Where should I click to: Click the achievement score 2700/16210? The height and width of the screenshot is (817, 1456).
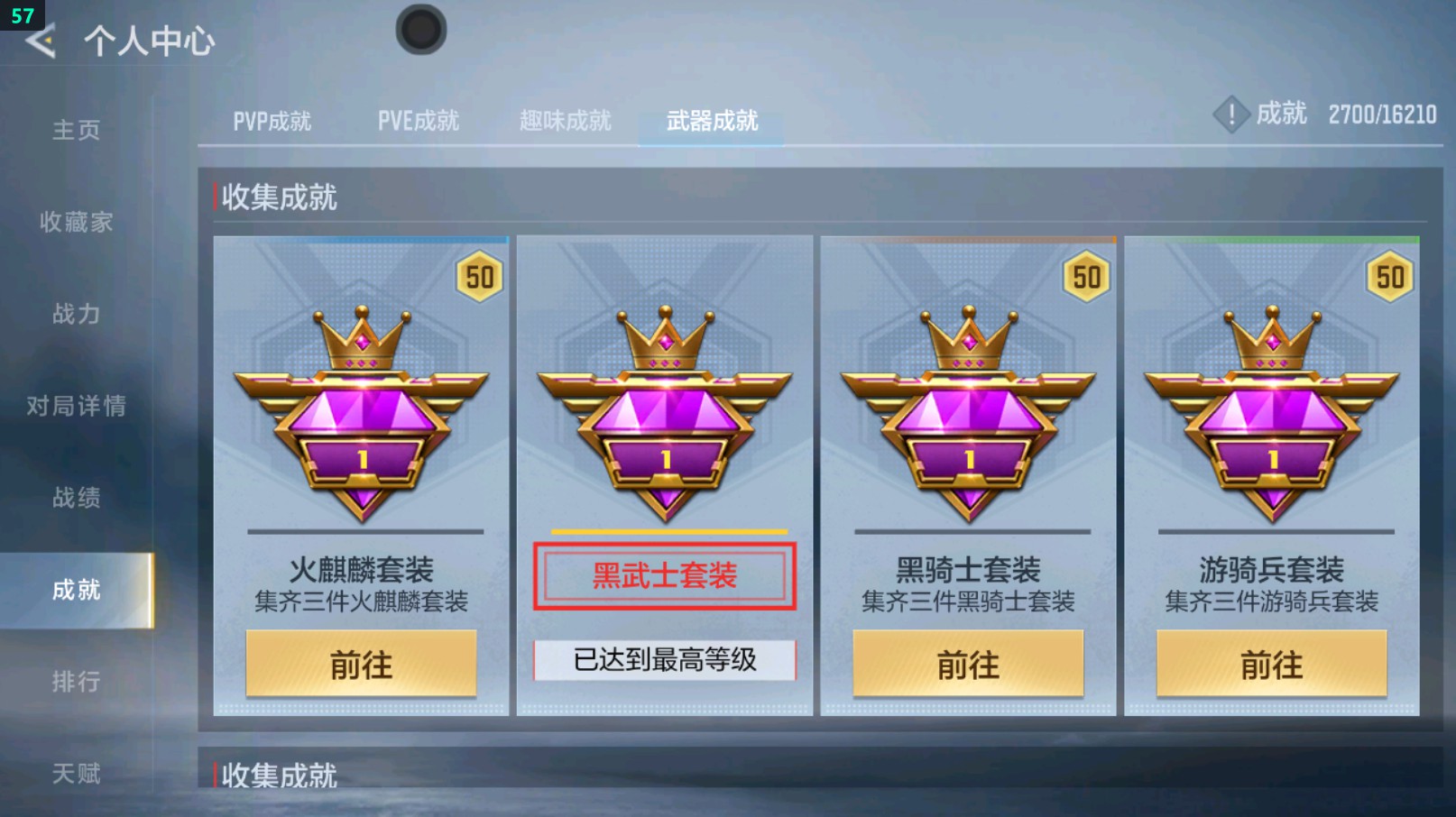[x=1383, y=115]
